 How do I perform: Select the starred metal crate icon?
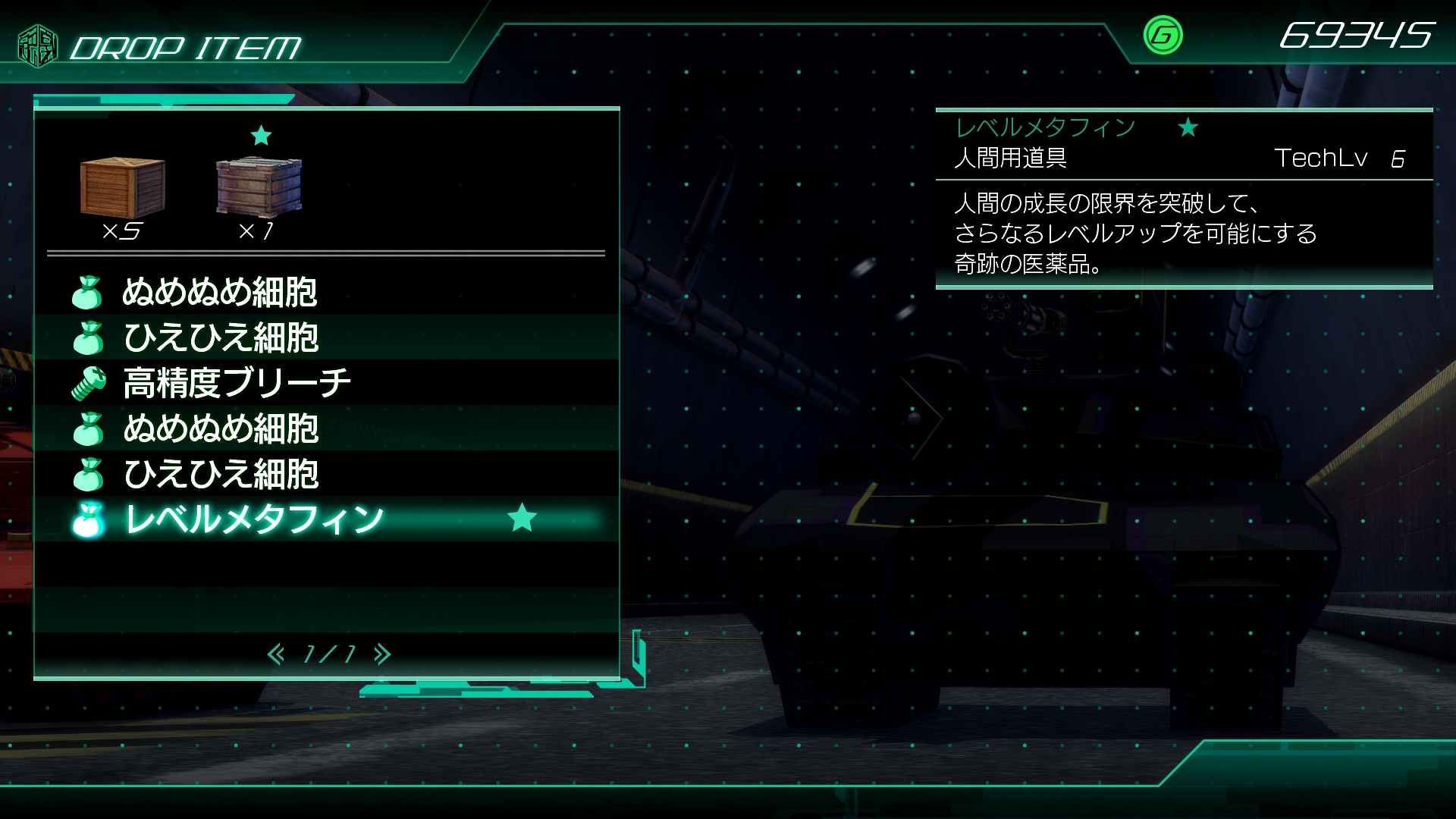point(260,188)
